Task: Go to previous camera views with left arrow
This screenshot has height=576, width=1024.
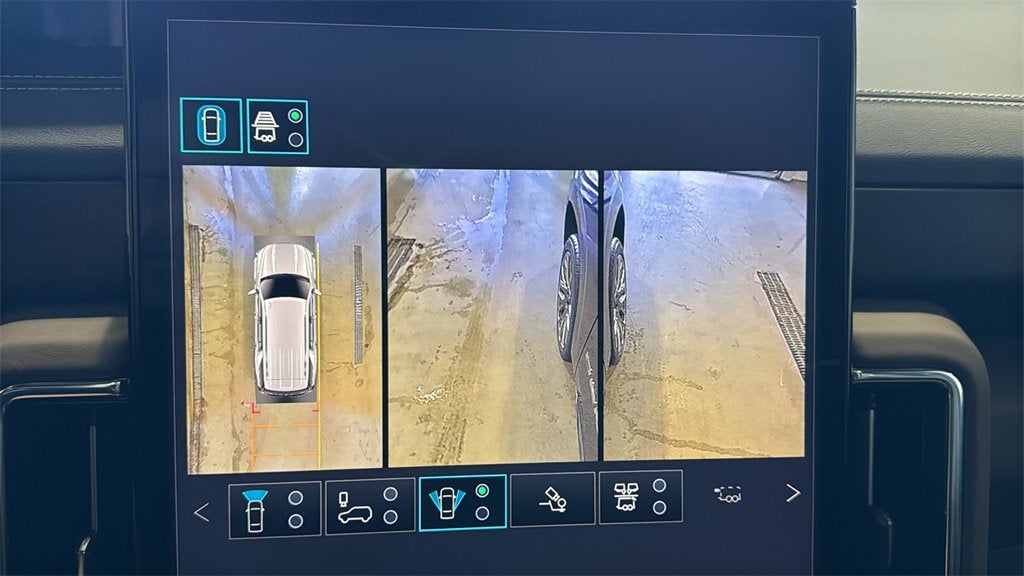Action: click(x=201, y=513)
